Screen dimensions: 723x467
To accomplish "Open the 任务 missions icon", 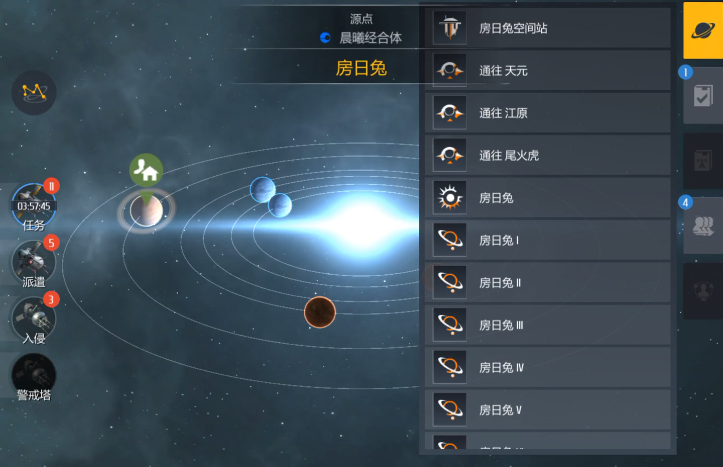I will click(x=33, y=206).
